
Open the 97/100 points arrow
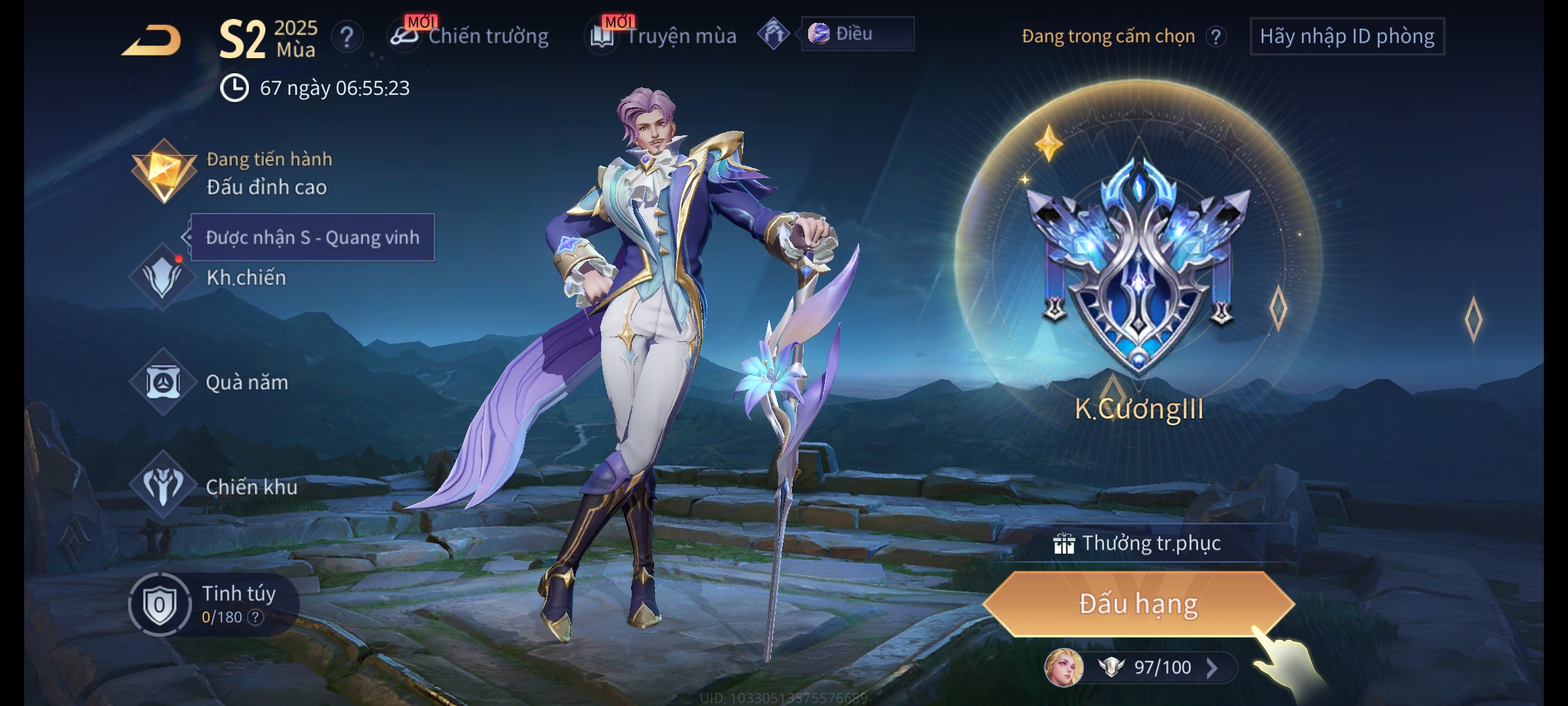1212,667
